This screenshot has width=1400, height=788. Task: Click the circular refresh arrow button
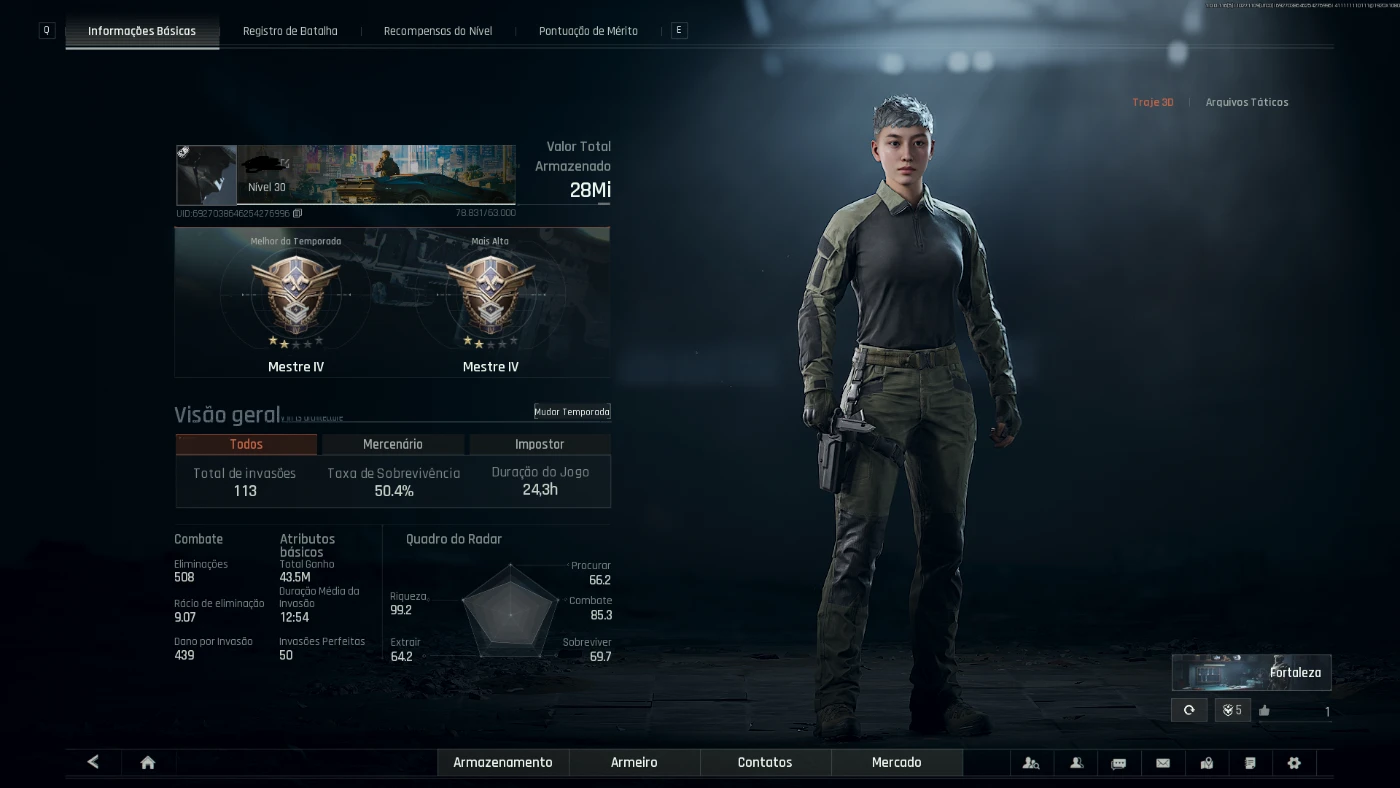click(1189, 710)
